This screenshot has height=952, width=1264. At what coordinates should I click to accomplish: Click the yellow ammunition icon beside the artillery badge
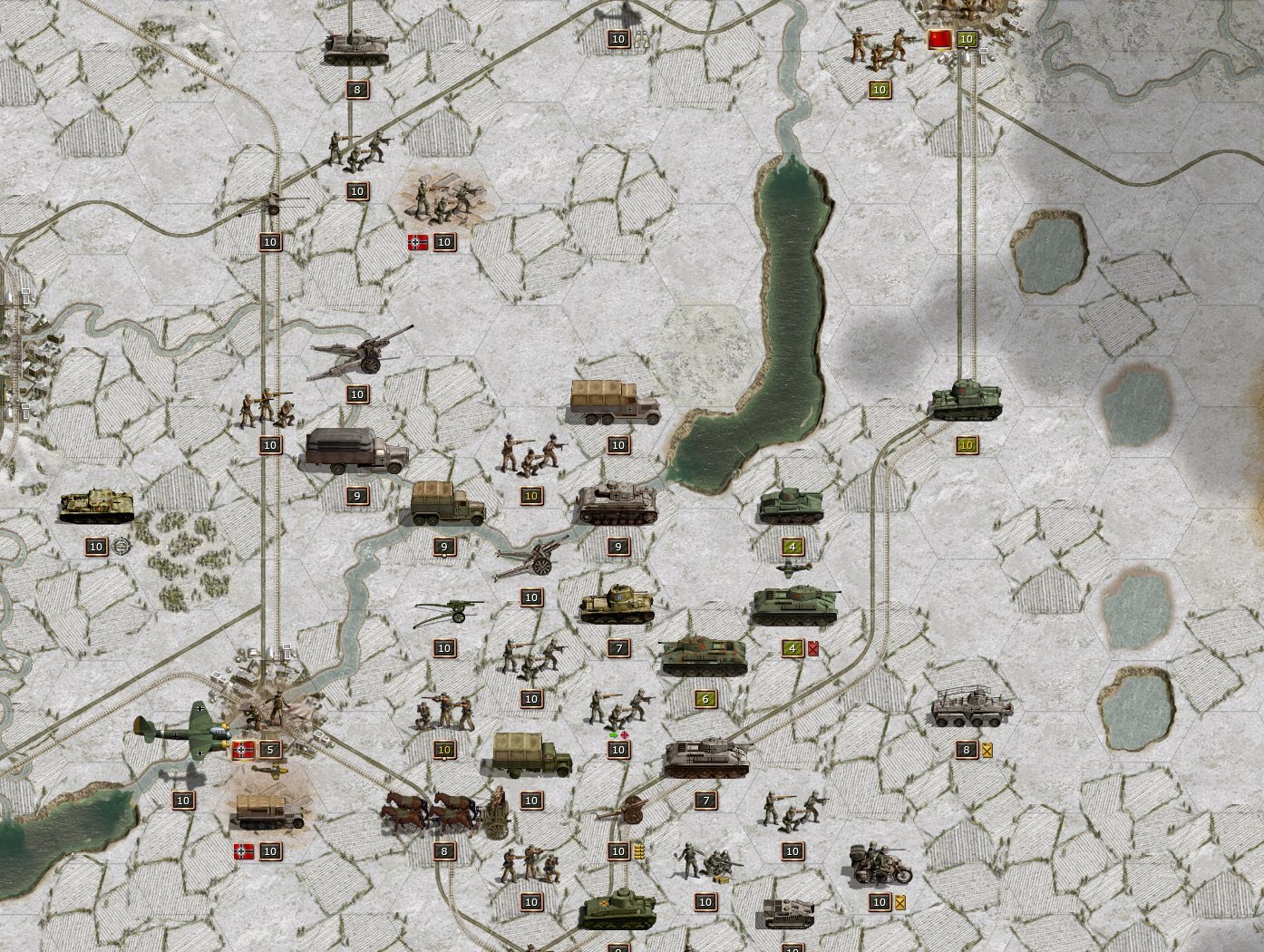point(640,850)
